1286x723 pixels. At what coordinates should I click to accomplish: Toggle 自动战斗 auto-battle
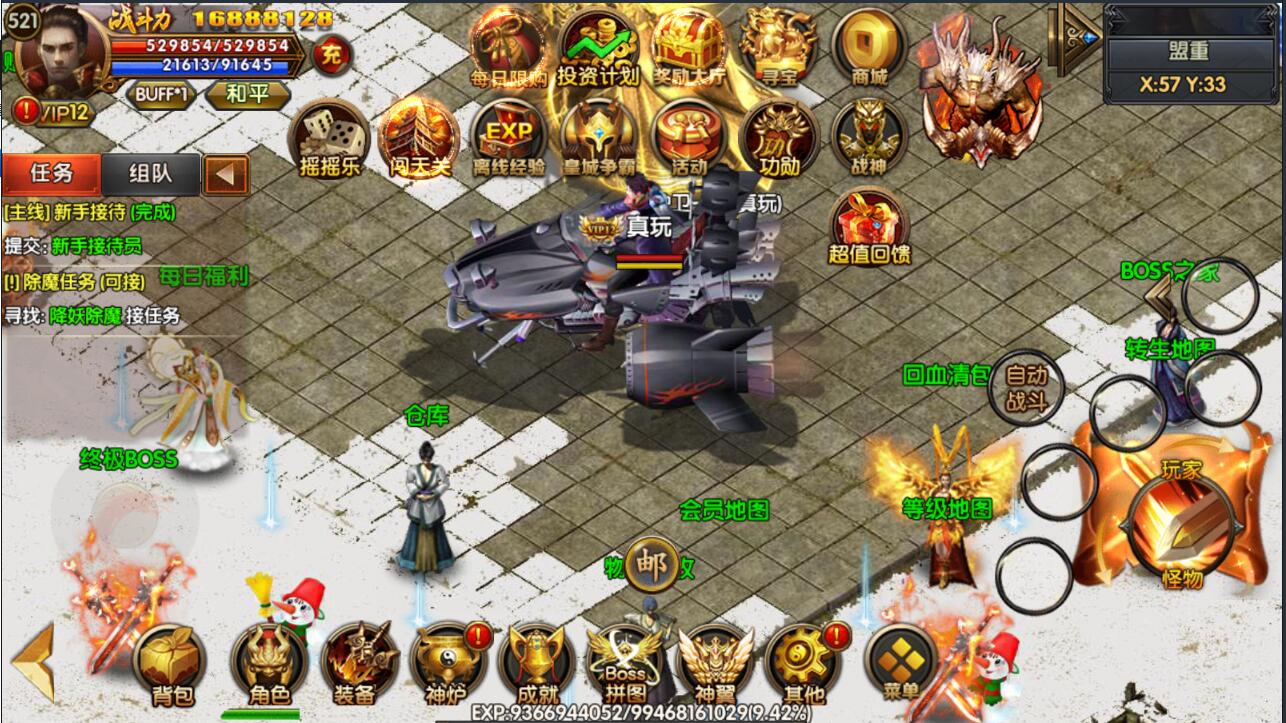coord(1025,387)
